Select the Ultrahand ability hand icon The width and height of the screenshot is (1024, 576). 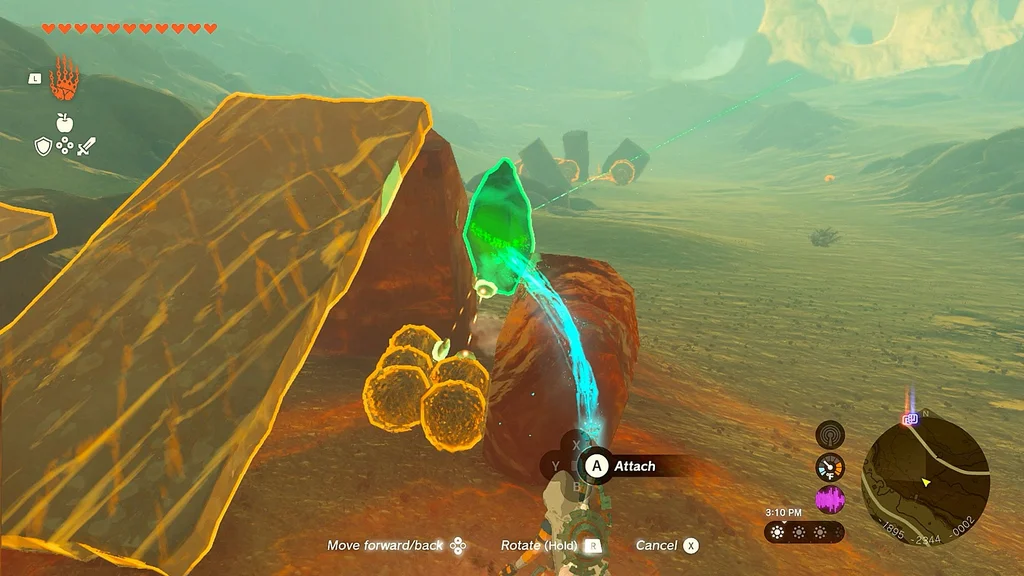click(x=65, y=82)
